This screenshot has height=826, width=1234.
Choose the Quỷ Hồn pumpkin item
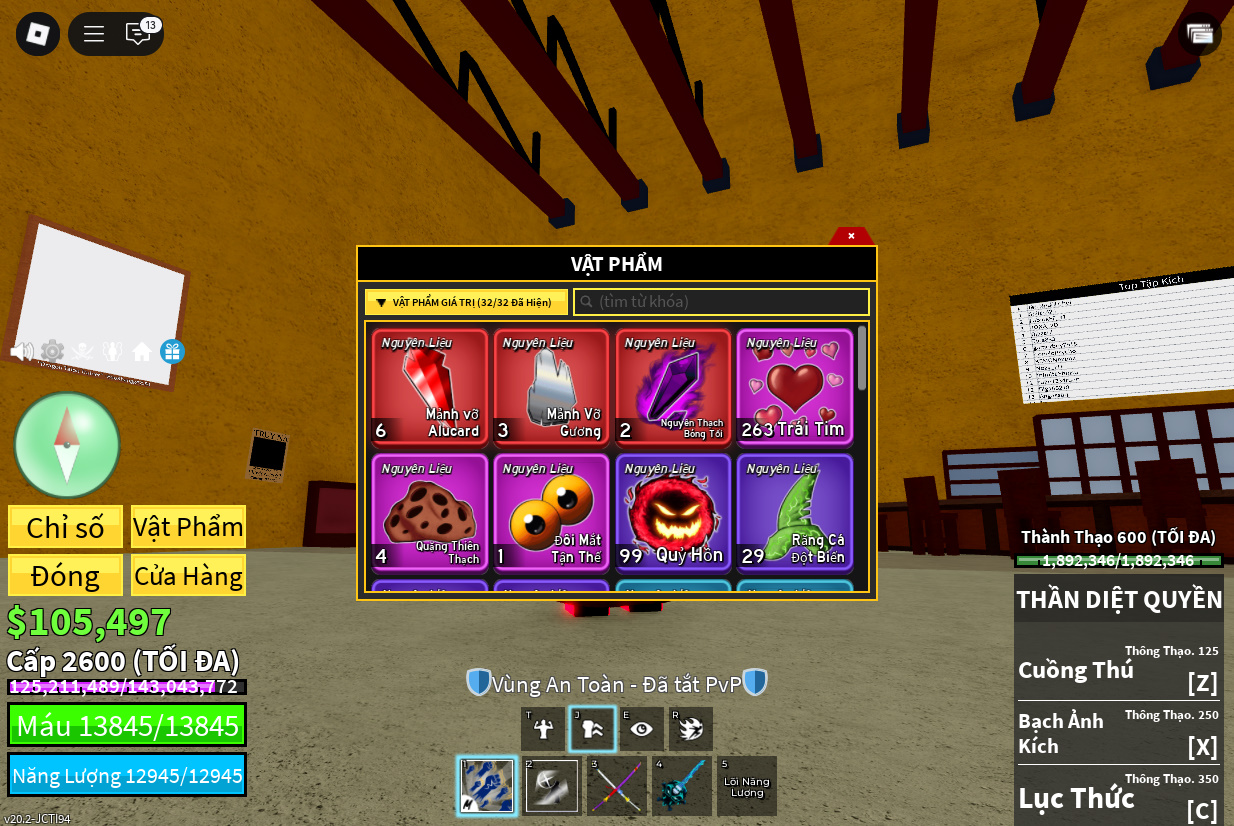coord(673,512)
